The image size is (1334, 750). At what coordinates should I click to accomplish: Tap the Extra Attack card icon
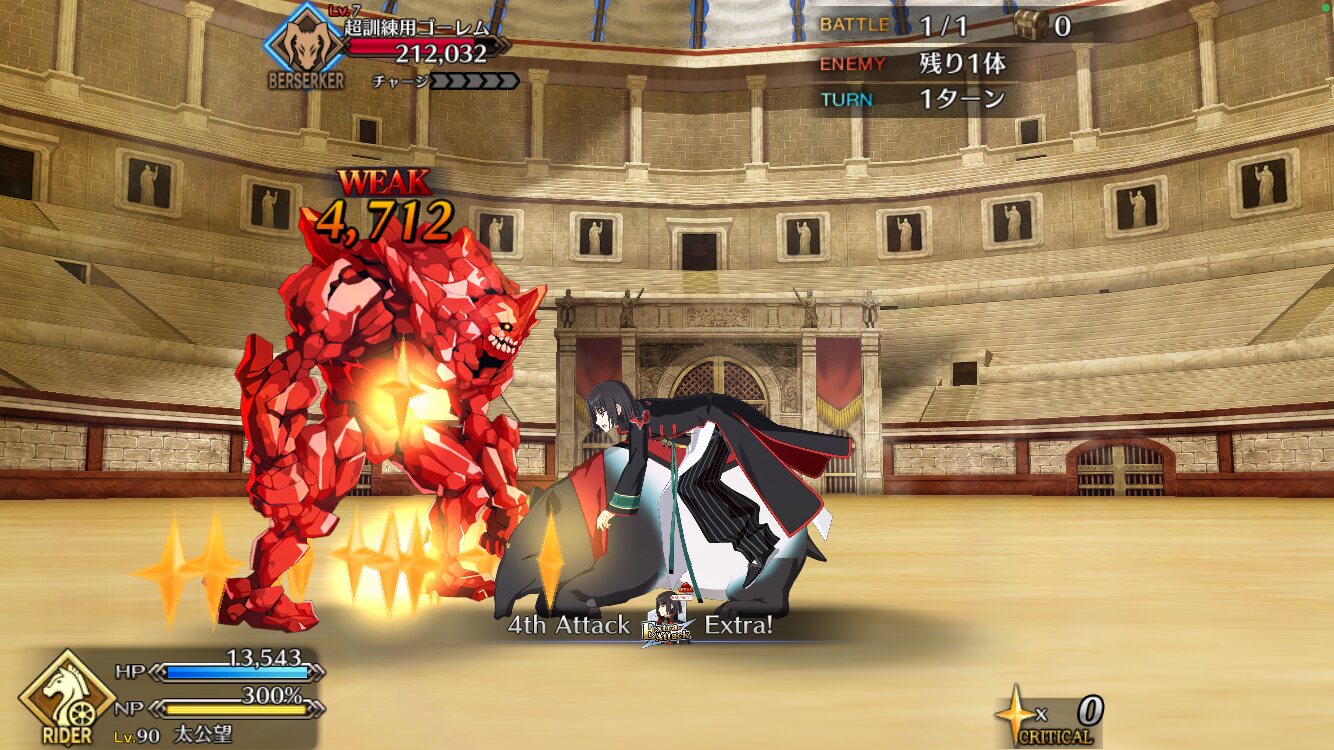click(667, 623)
